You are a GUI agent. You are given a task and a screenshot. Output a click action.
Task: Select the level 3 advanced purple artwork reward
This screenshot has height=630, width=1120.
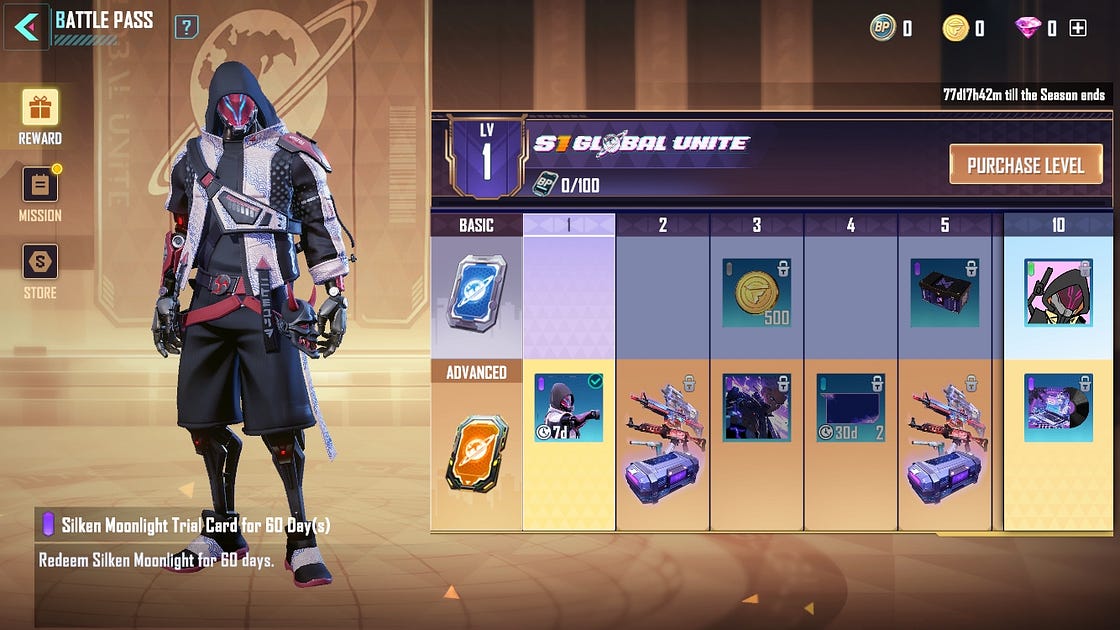click(757, 408)
